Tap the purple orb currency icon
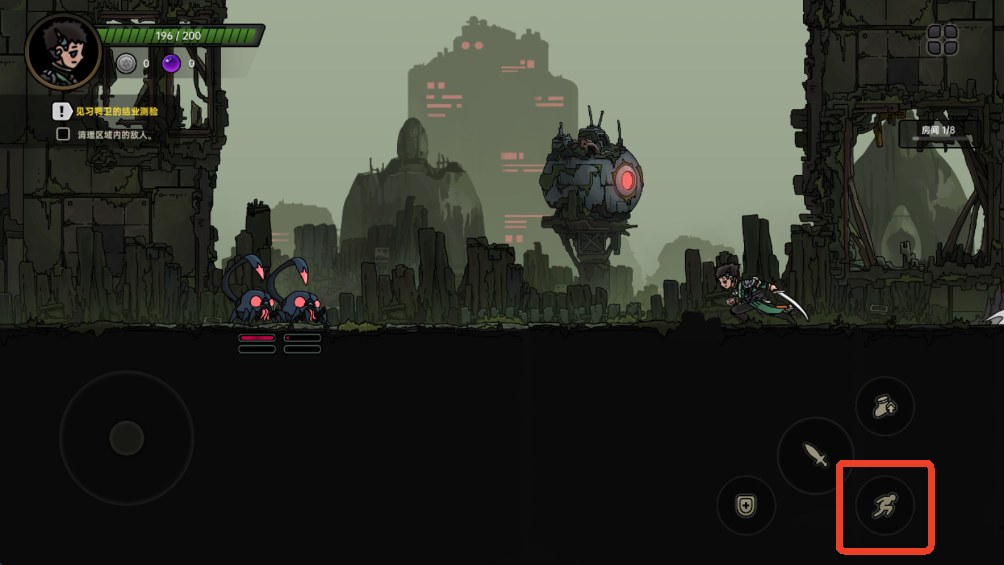 (x=172, y=64)
